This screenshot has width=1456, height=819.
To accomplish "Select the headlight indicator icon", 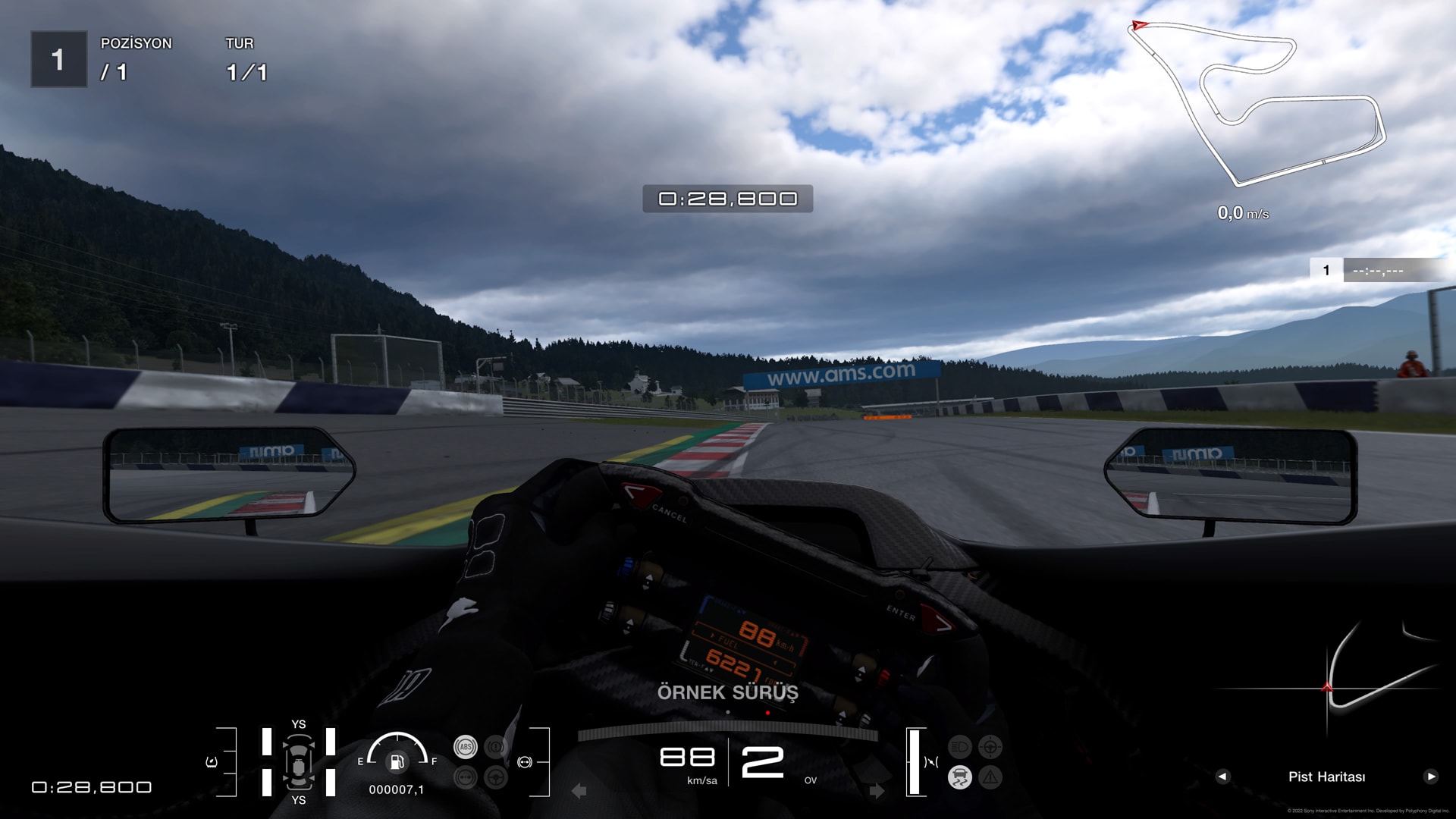I will click(960, 747).
